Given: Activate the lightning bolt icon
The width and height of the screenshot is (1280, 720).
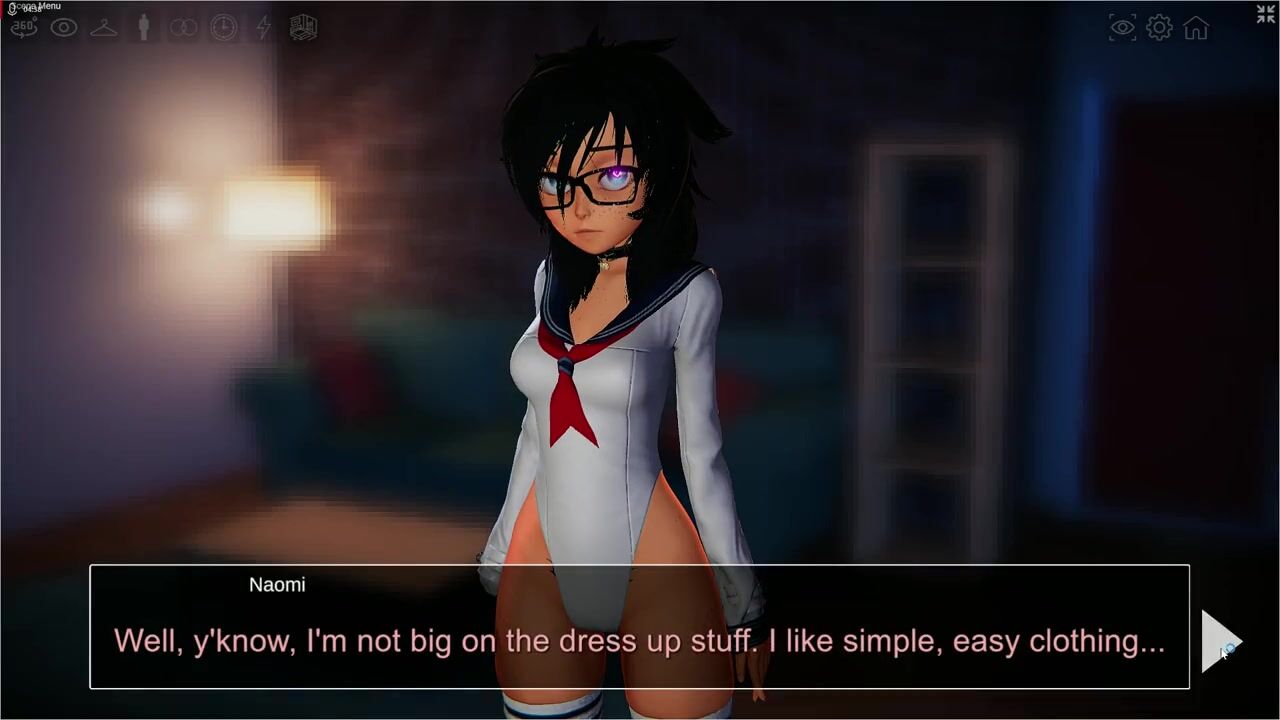Looking at the screenshot, I should point(263,28).
